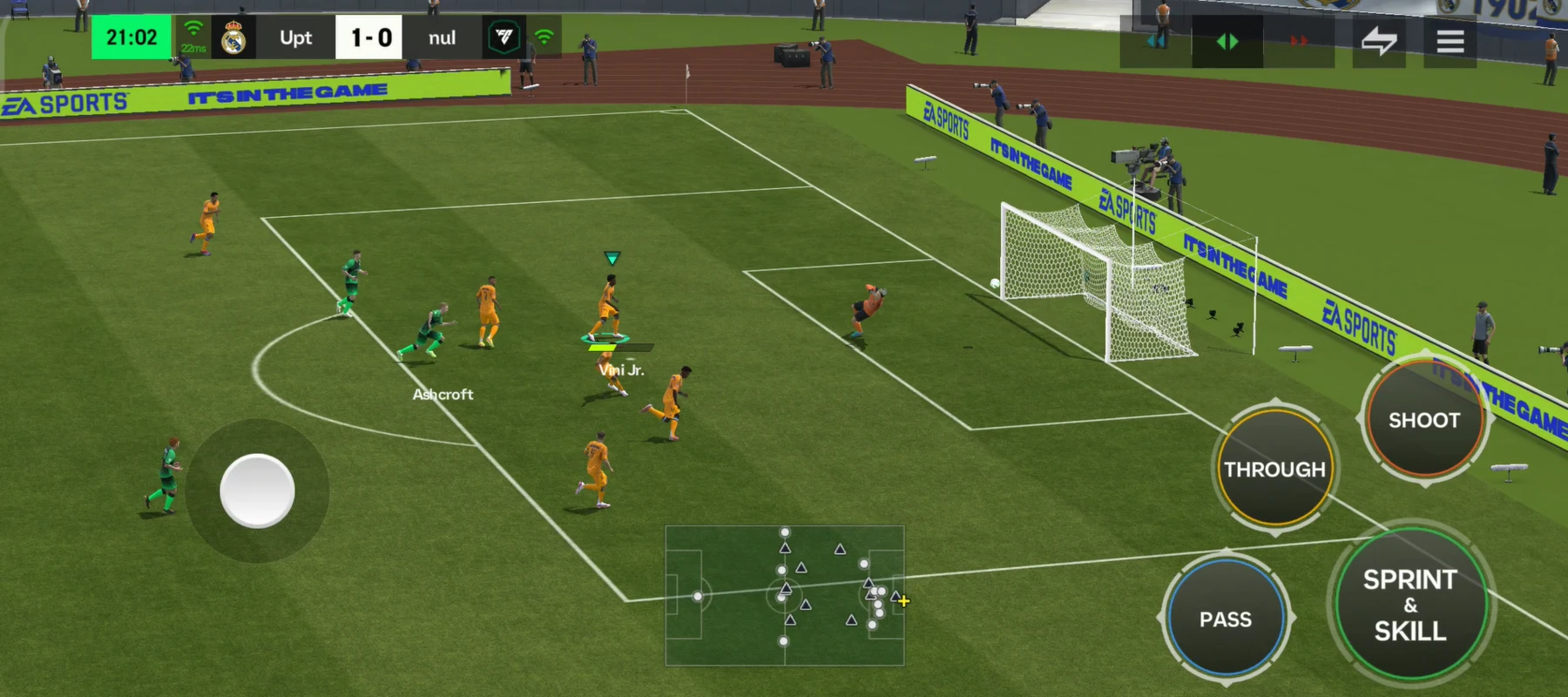Select the blue defensive tactics arrows
The width and height of the screenshot is (1568, 697).
[1156, 41]
